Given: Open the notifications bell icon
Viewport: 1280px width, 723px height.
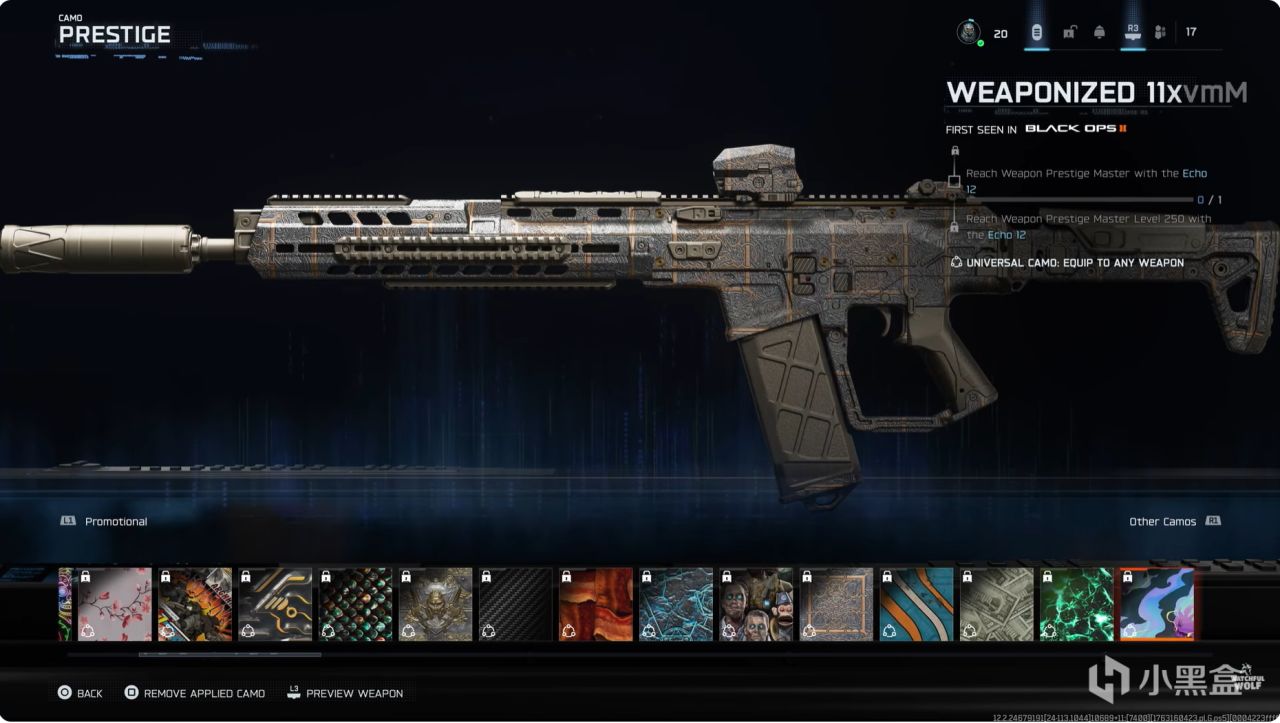Looking at the screenshot, I should (x=1100, y=33).
